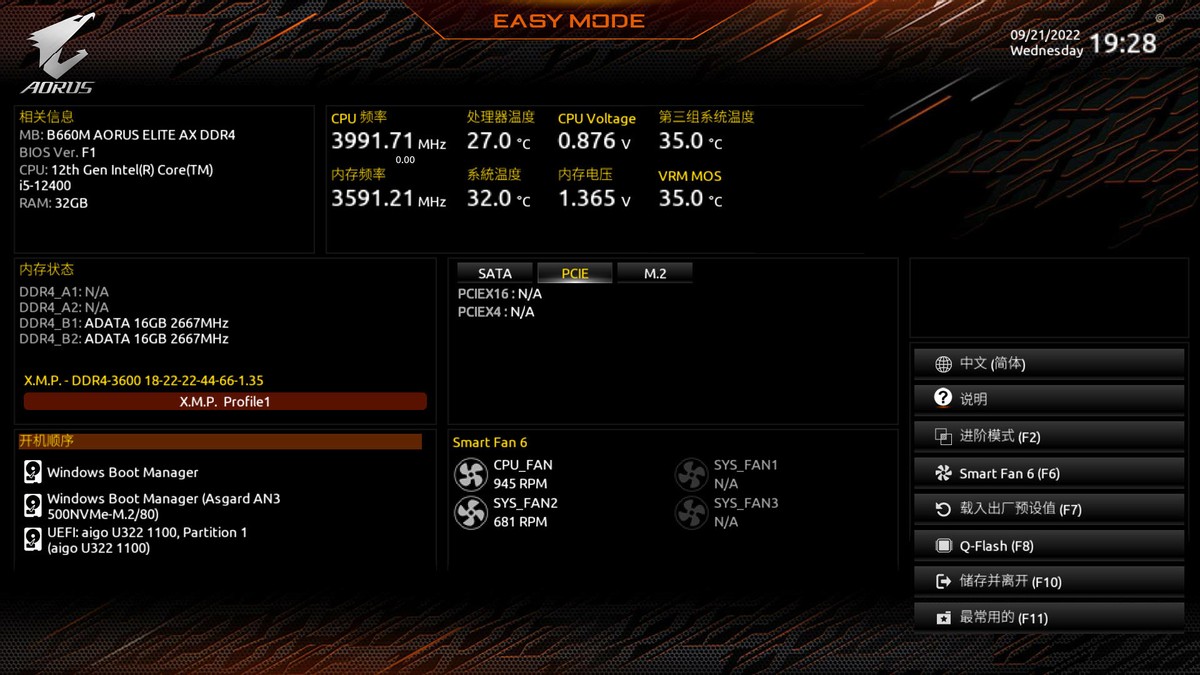Launch the Q-Flash utility
This screenshot has width=1200, height=675.
[1048, 546]
